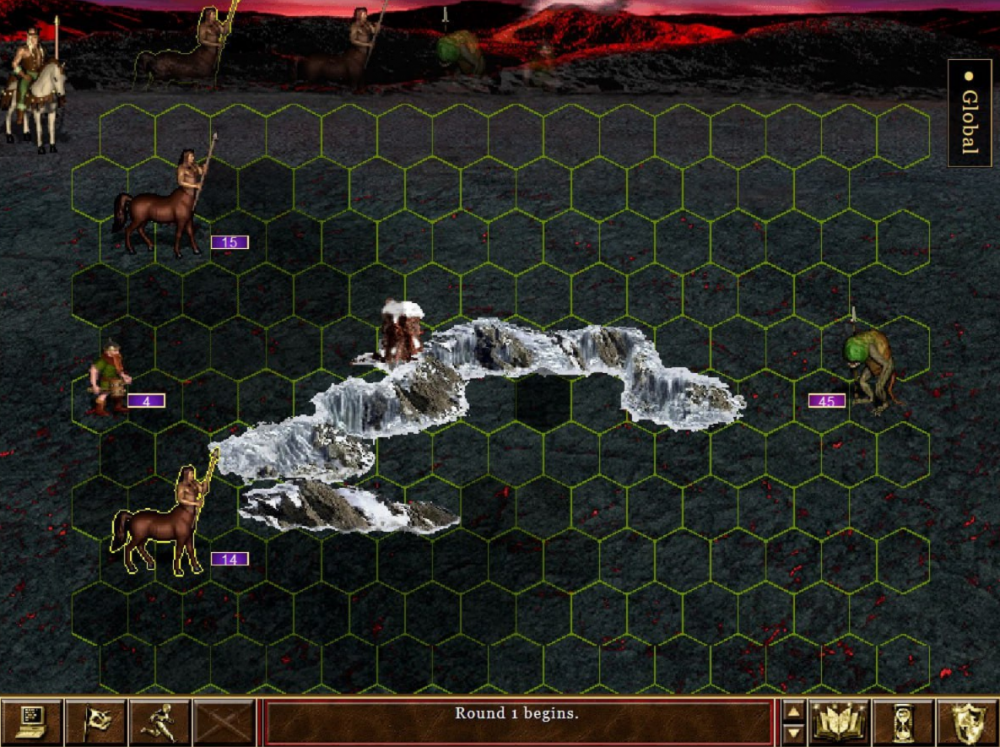This screenshot has height=747, width=1000.
Task: Defend with the shield button
Action: [967, 721]
